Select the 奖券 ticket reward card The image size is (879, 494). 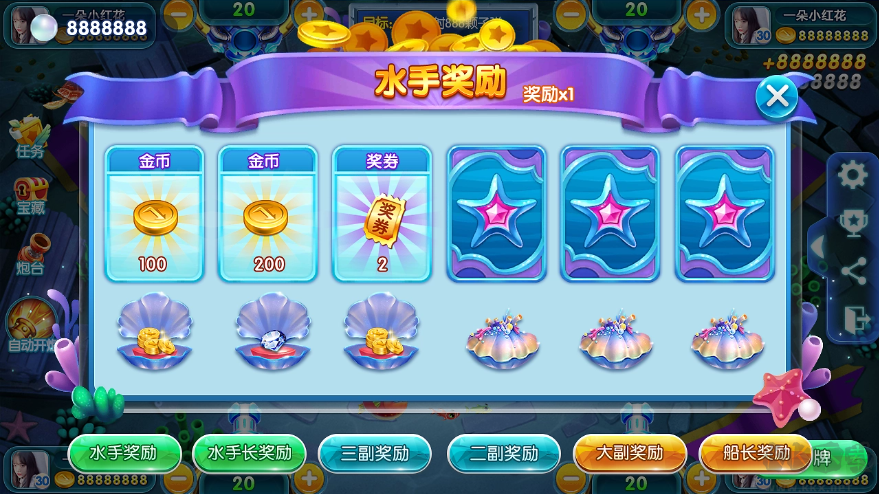point(382,214)
